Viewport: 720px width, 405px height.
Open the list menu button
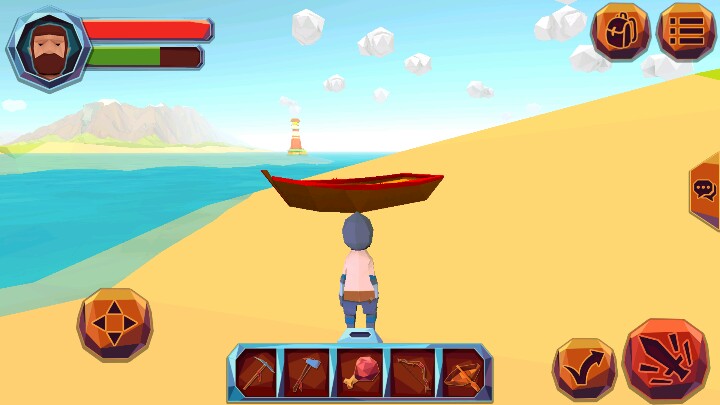[686, 31]
